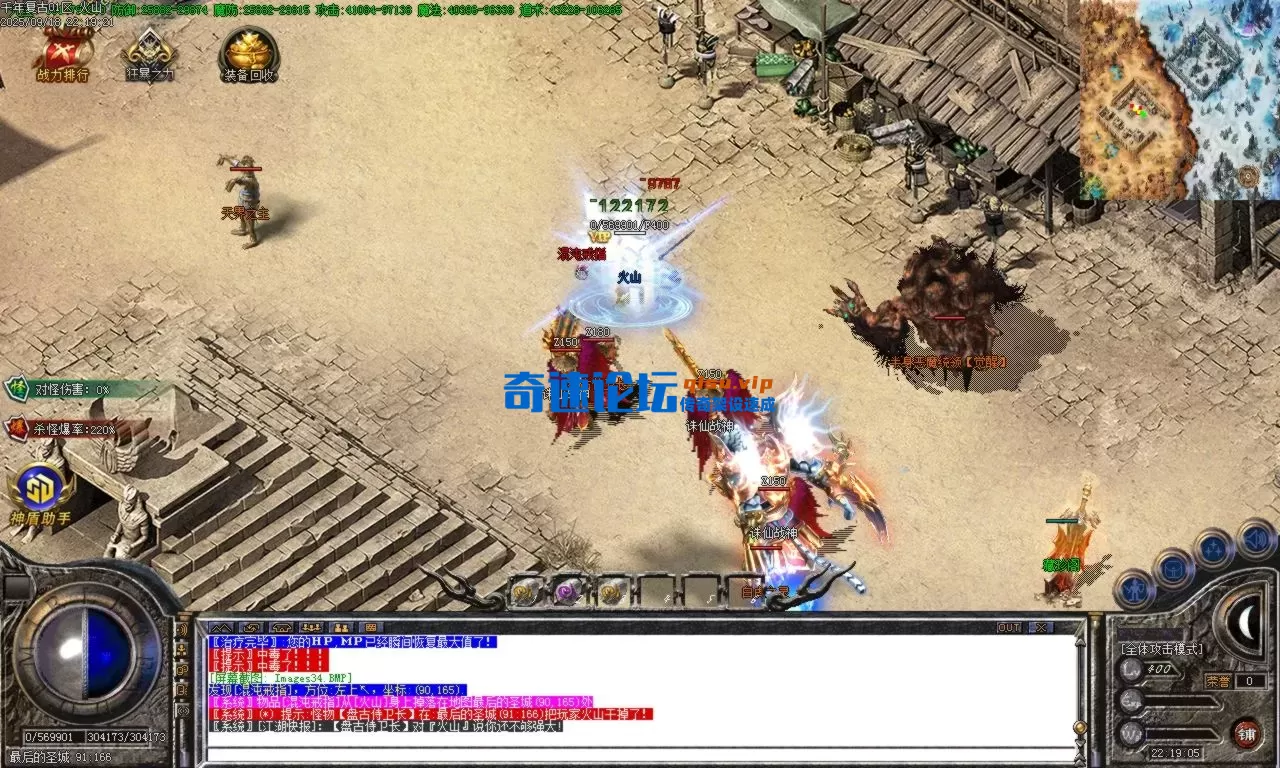This screenshot has width=1280, height=768.
Task: Open the 神盾助手 shield assistant
Action: 41,493
